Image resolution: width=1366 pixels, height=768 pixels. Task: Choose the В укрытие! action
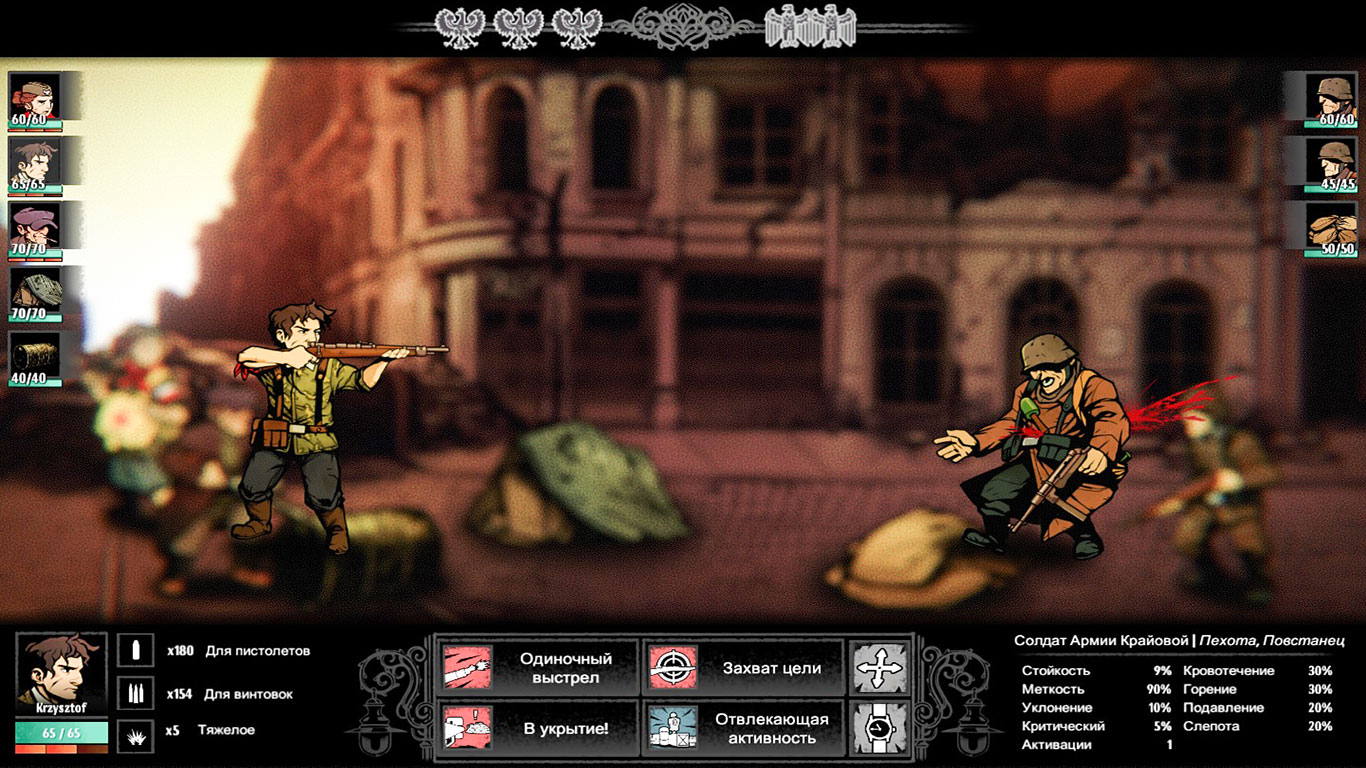(538, 728)
